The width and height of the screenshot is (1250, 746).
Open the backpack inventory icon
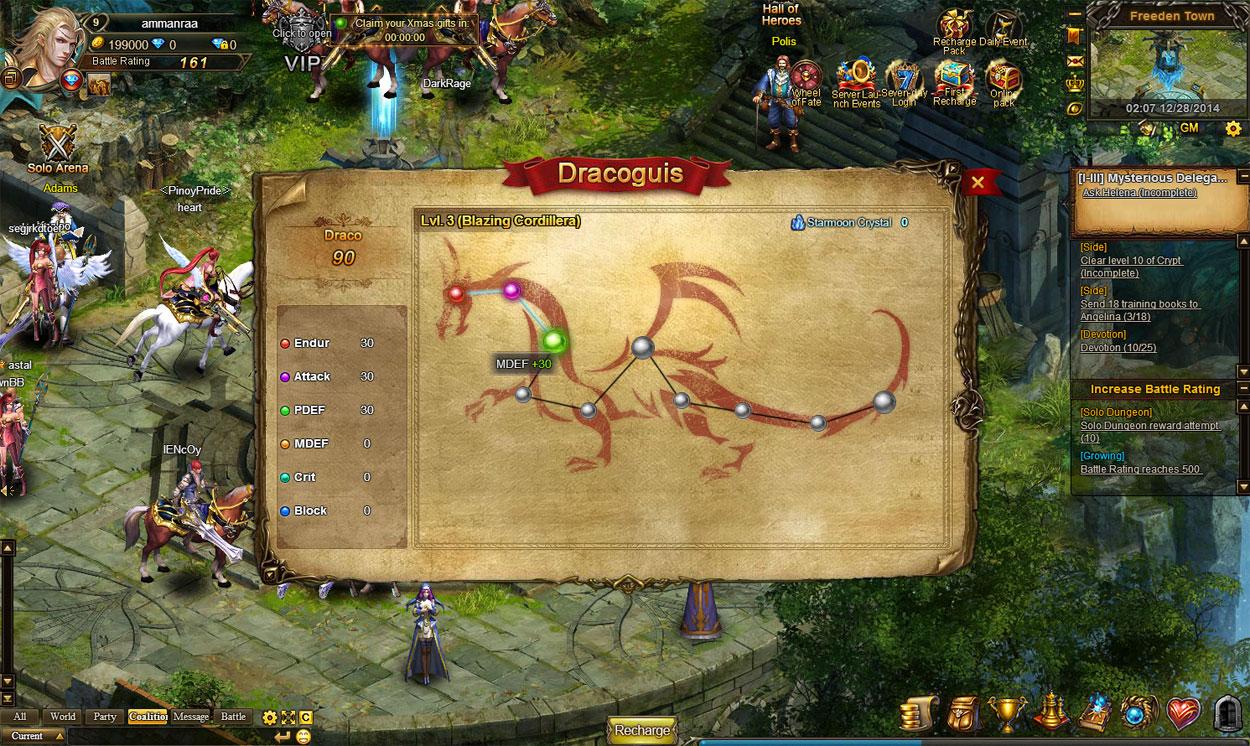(963, 714)
